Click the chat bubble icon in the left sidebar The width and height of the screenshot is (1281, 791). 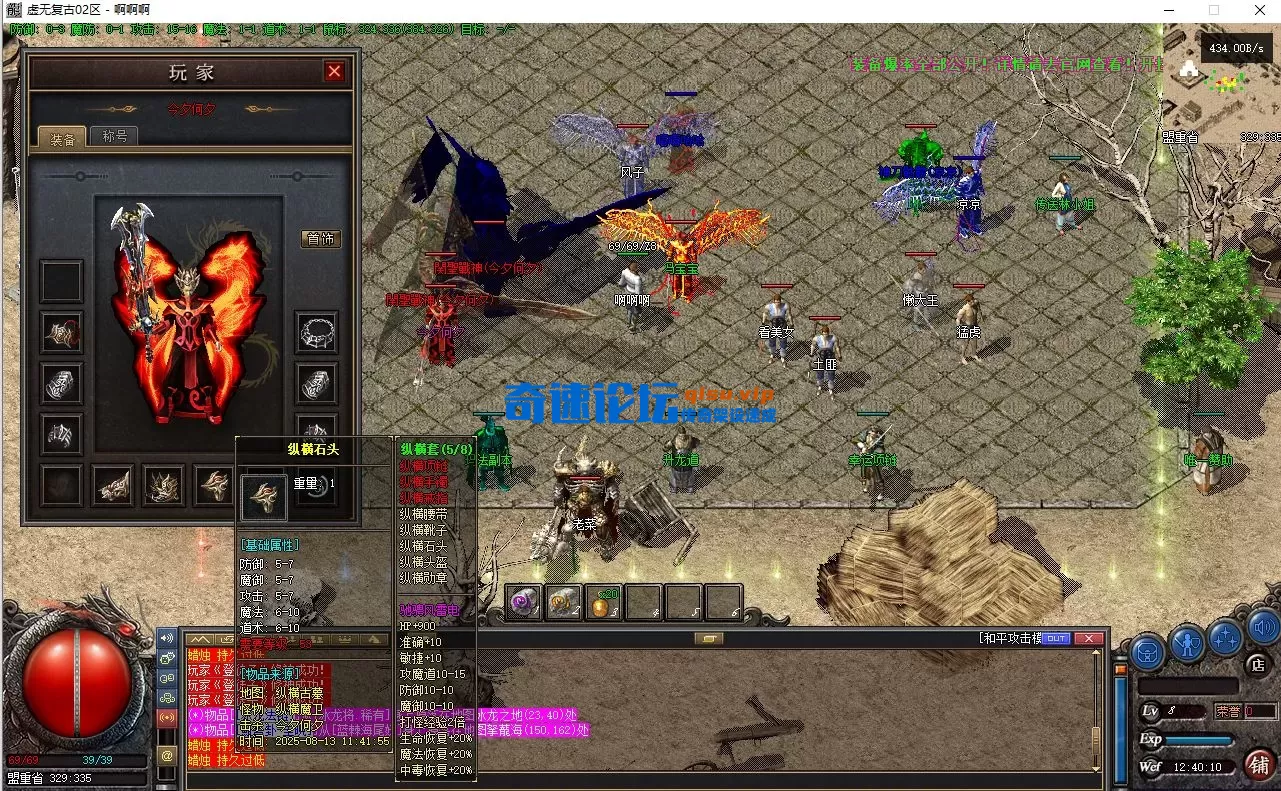pyautogui.click(x=166, y=677)
